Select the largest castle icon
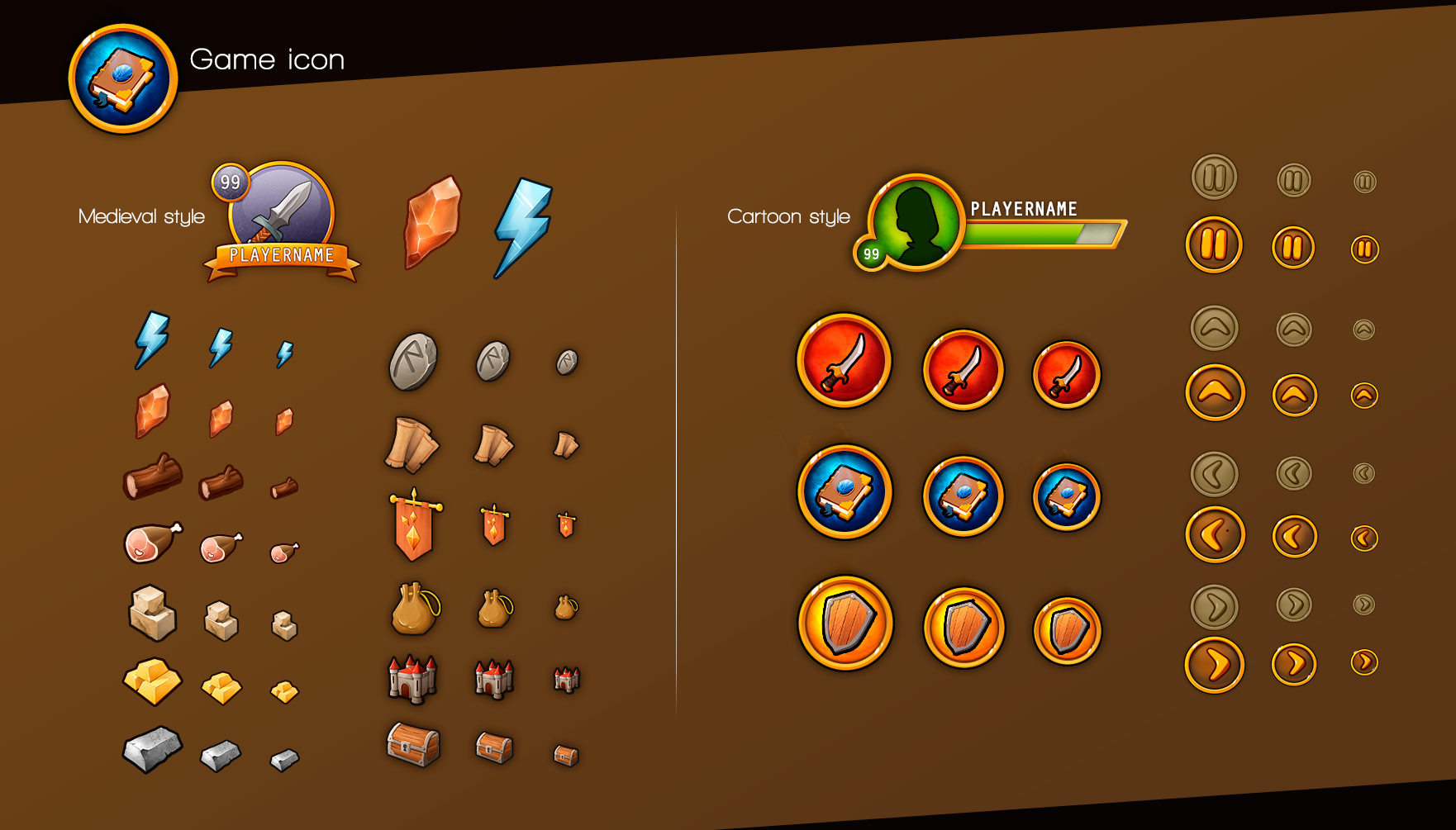This screenshot has width=1456, height=830. pyautogui.click(x=412, y=679)
